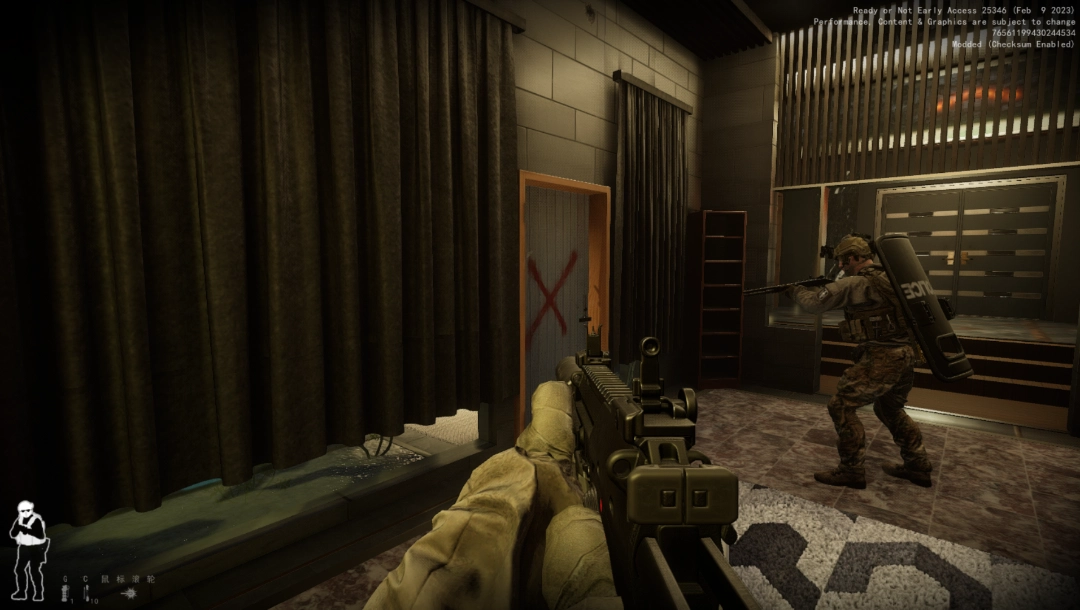Select the chemlight item with count 10

[87, 594]
